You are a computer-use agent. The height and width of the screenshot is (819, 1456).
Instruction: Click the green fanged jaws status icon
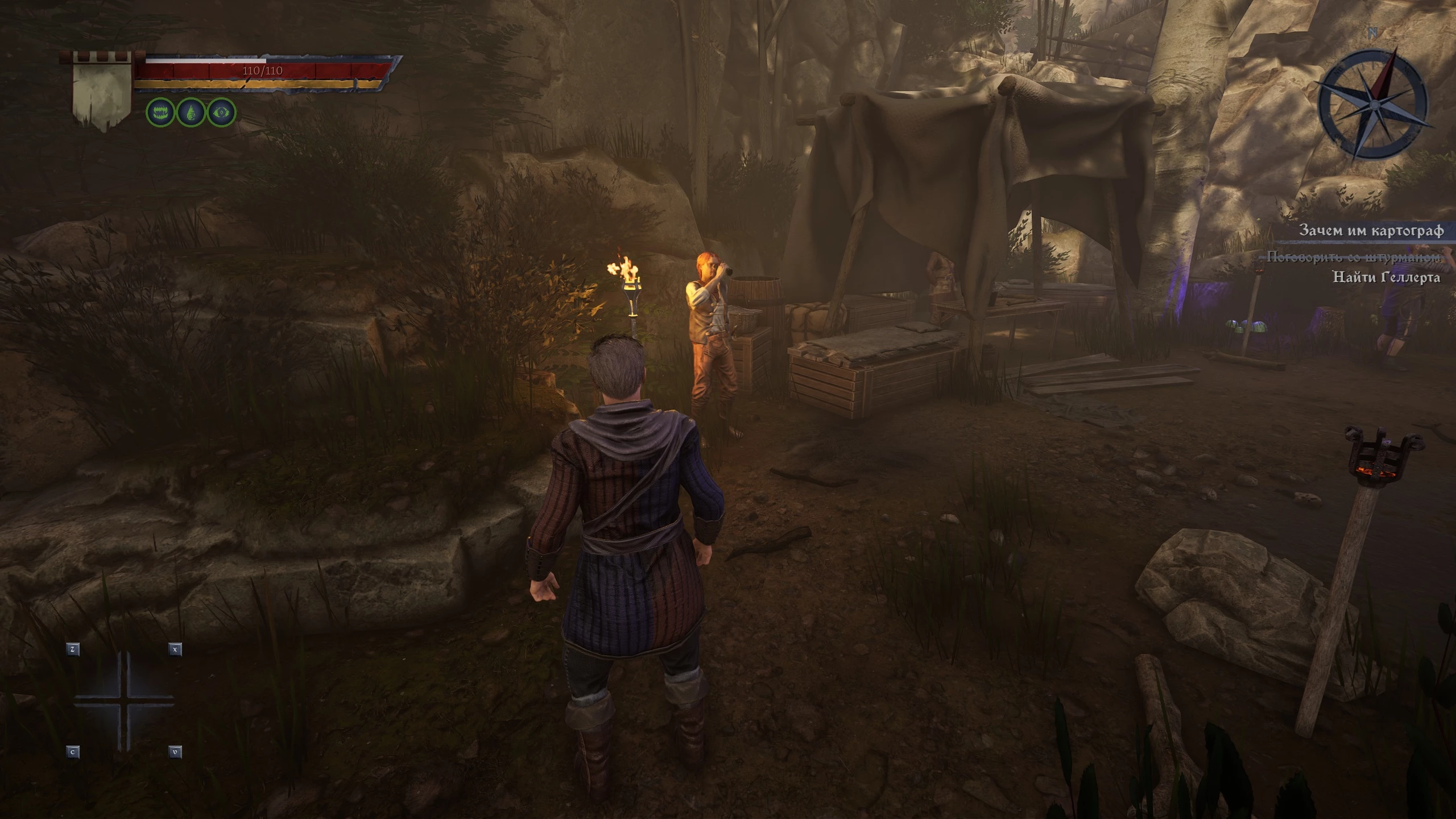point(160,113)
